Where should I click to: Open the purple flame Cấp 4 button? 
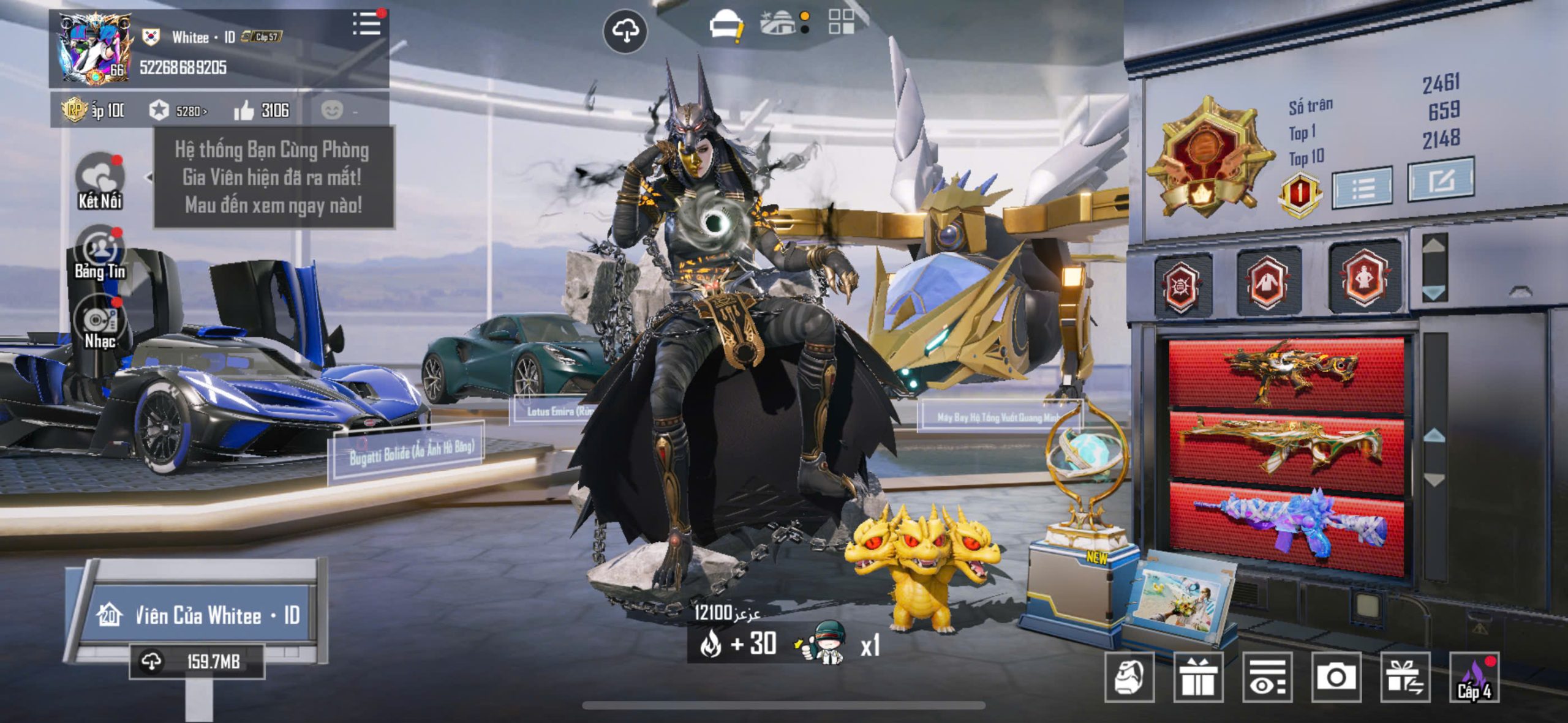tap(1474, 676)
